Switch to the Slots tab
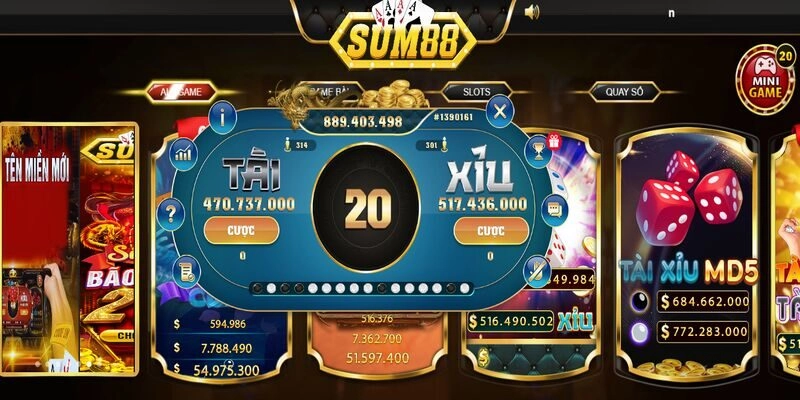The height and width of the screenshot is (400, 800). click(x=476, y=91)
